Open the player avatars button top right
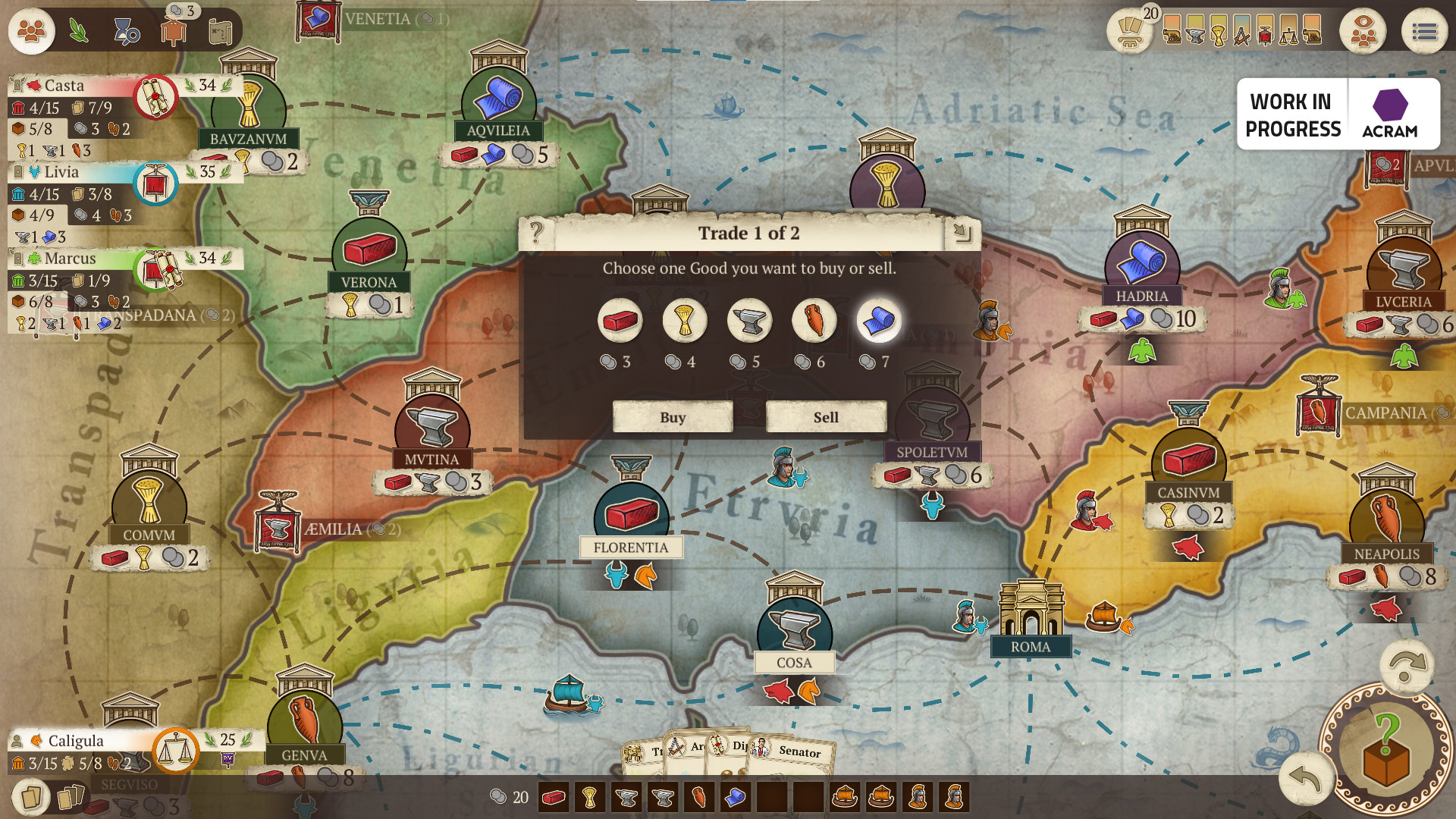This screenshot has height=819, width=1456. 1363,32
